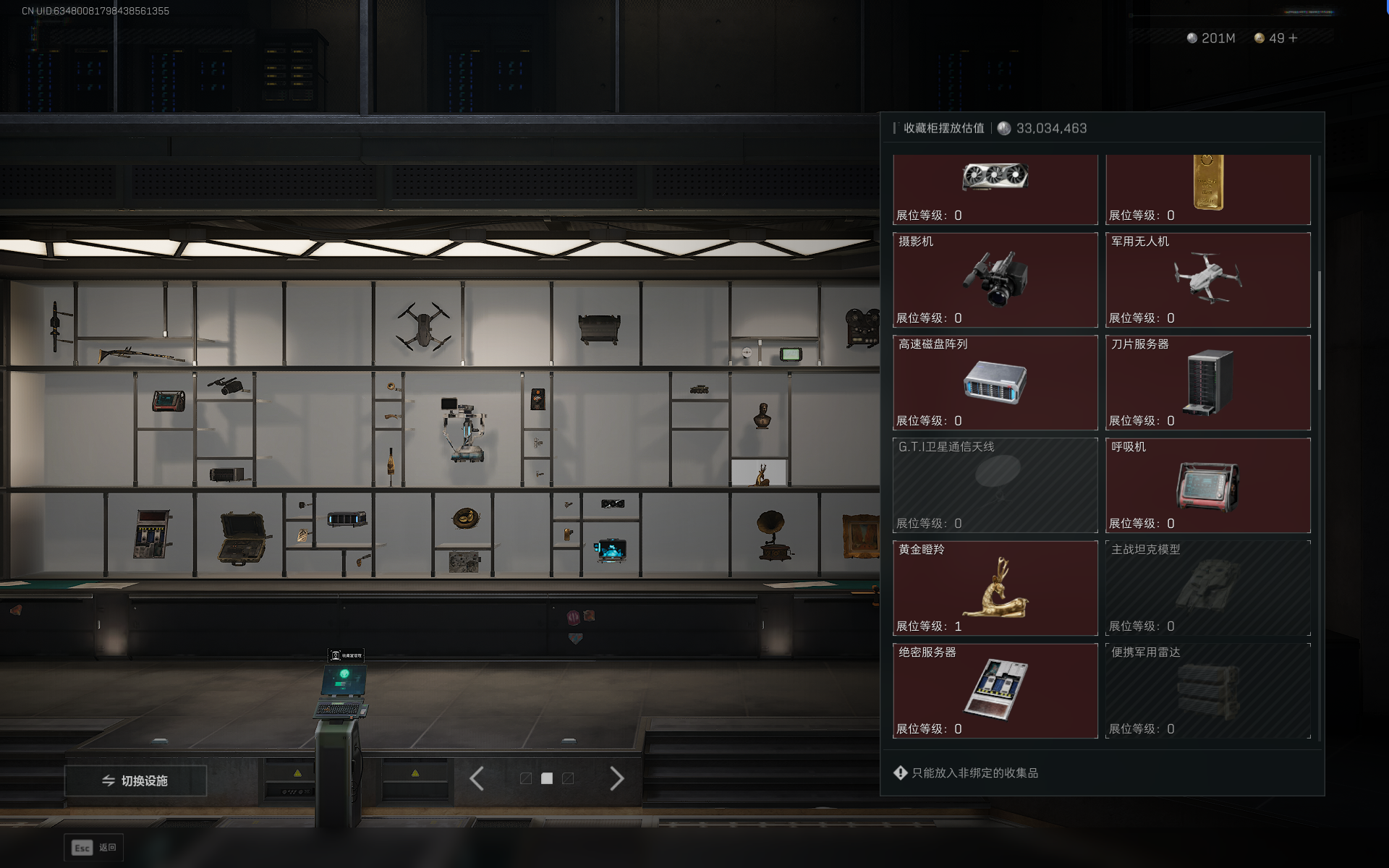Click the 返回 back button
This screenshot has width=1389, height=868.
point(94,848)
